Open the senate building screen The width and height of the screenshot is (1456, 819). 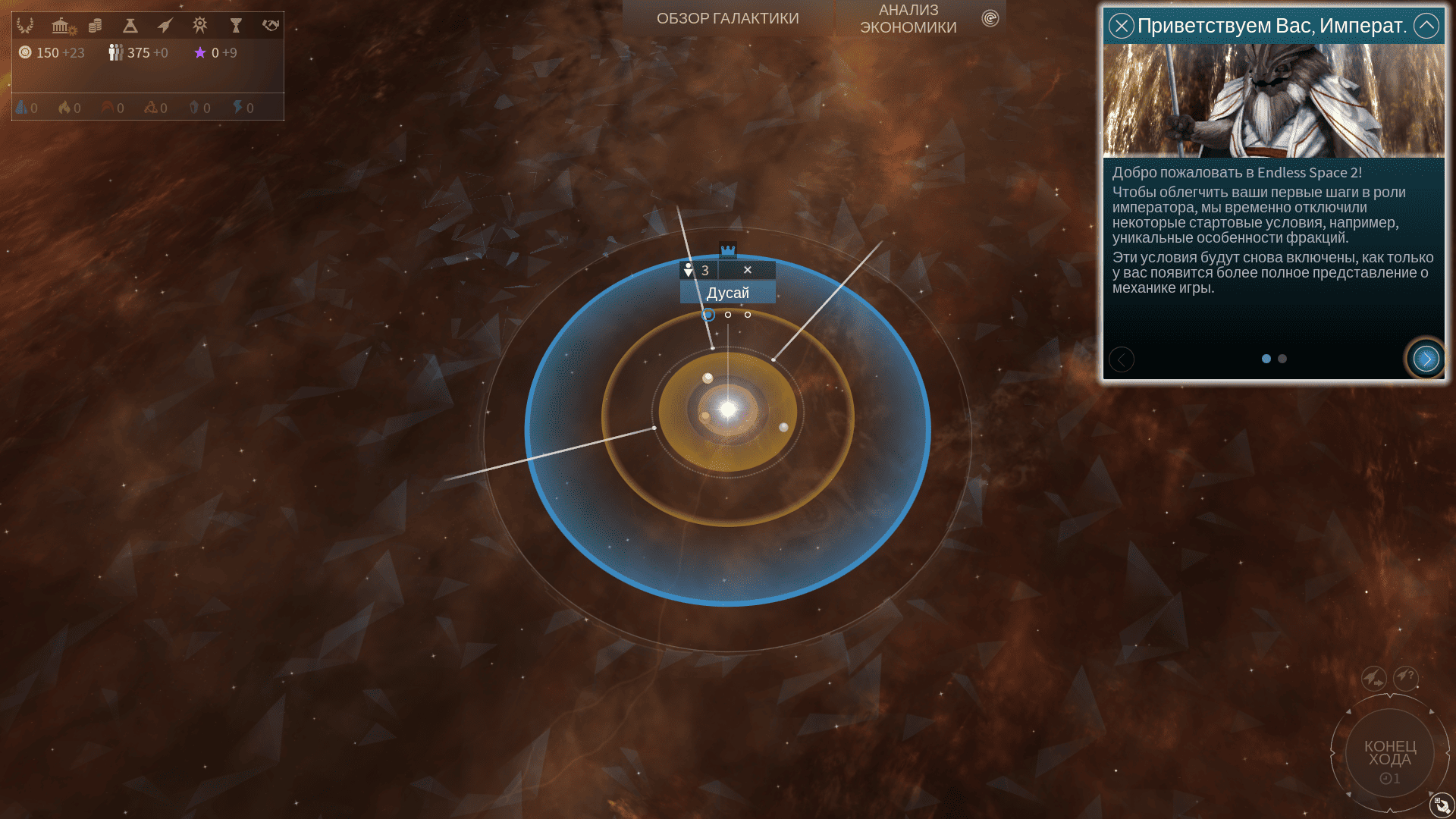(x=61, y=26)
